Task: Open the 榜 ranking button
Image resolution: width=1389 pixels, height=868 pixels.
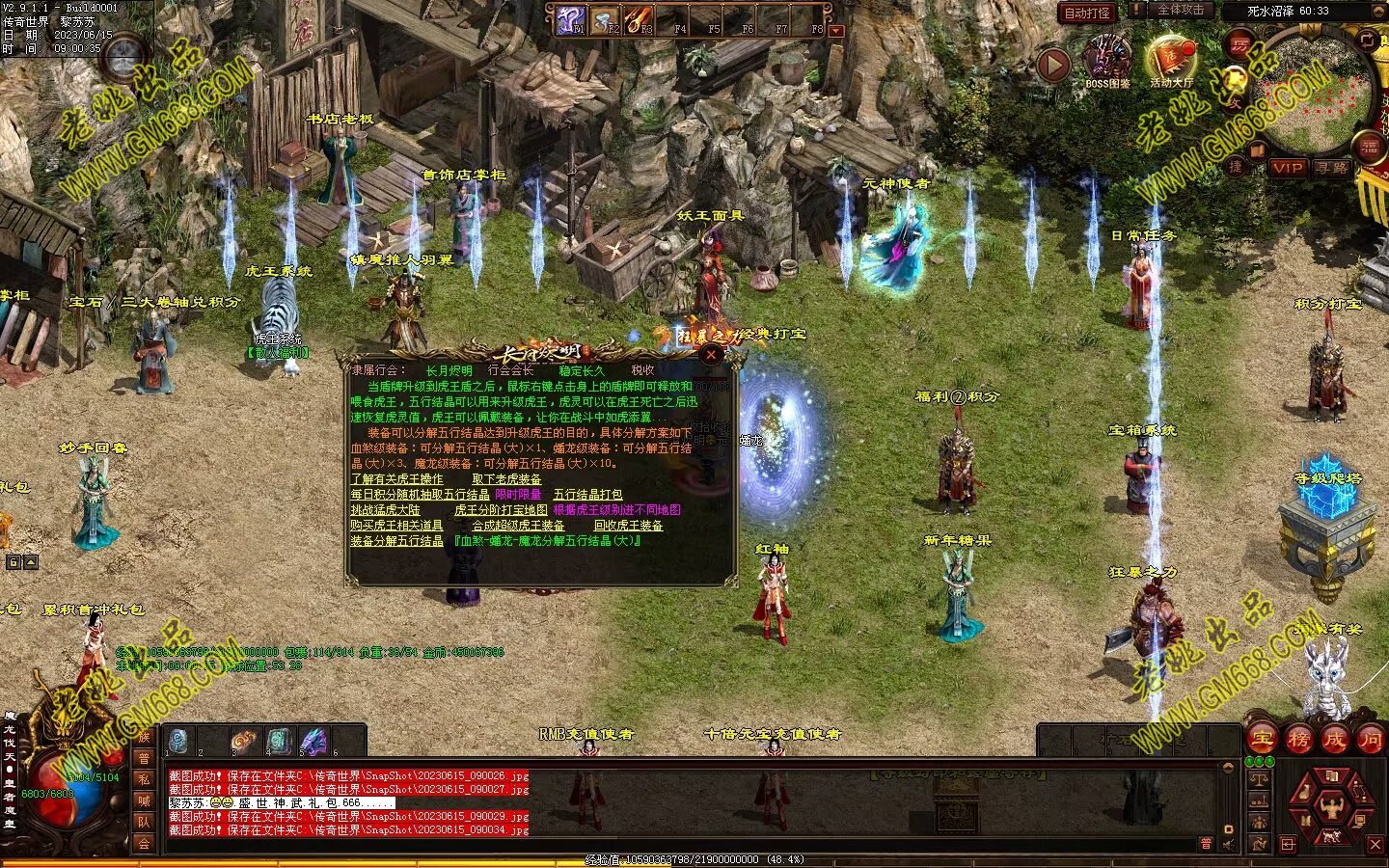Action: (1297, 740)
